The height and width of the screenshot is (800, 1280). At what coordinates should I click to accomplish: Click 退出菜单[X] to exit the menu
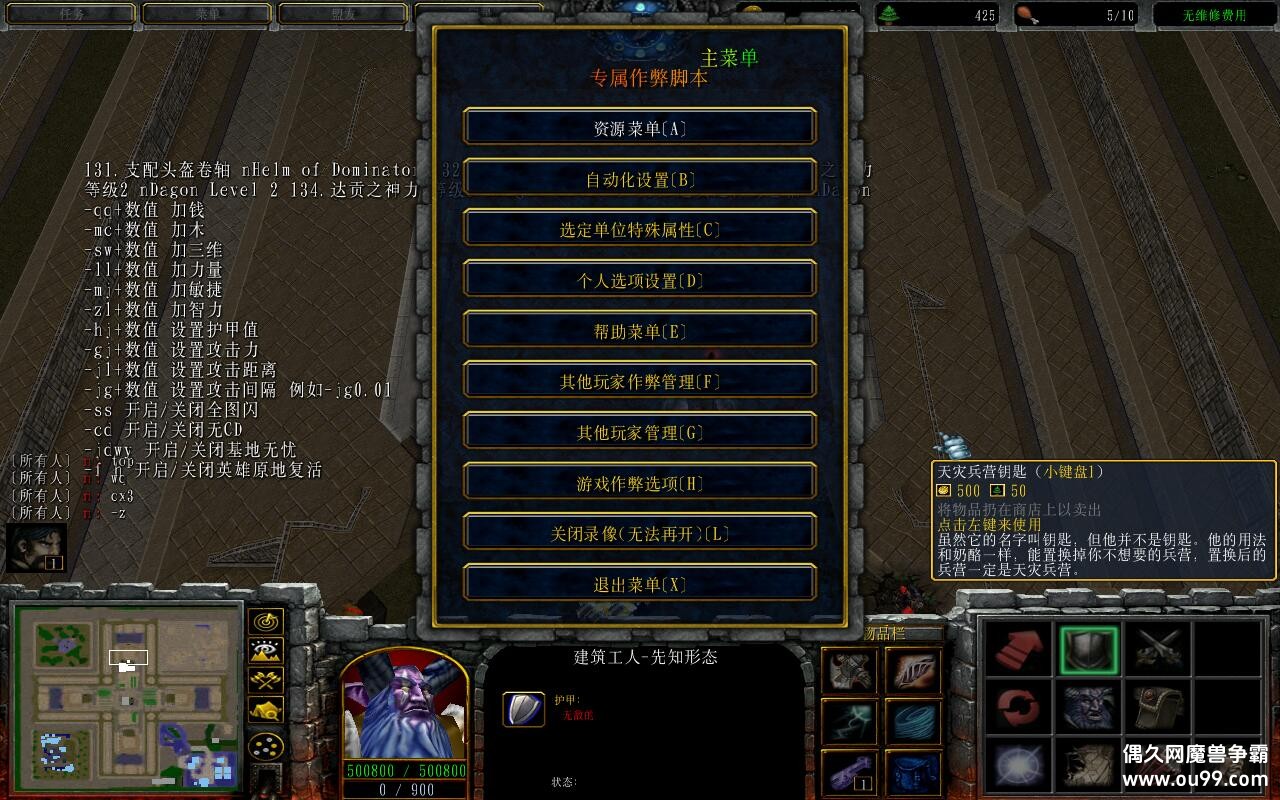click(x=638, y=583)
